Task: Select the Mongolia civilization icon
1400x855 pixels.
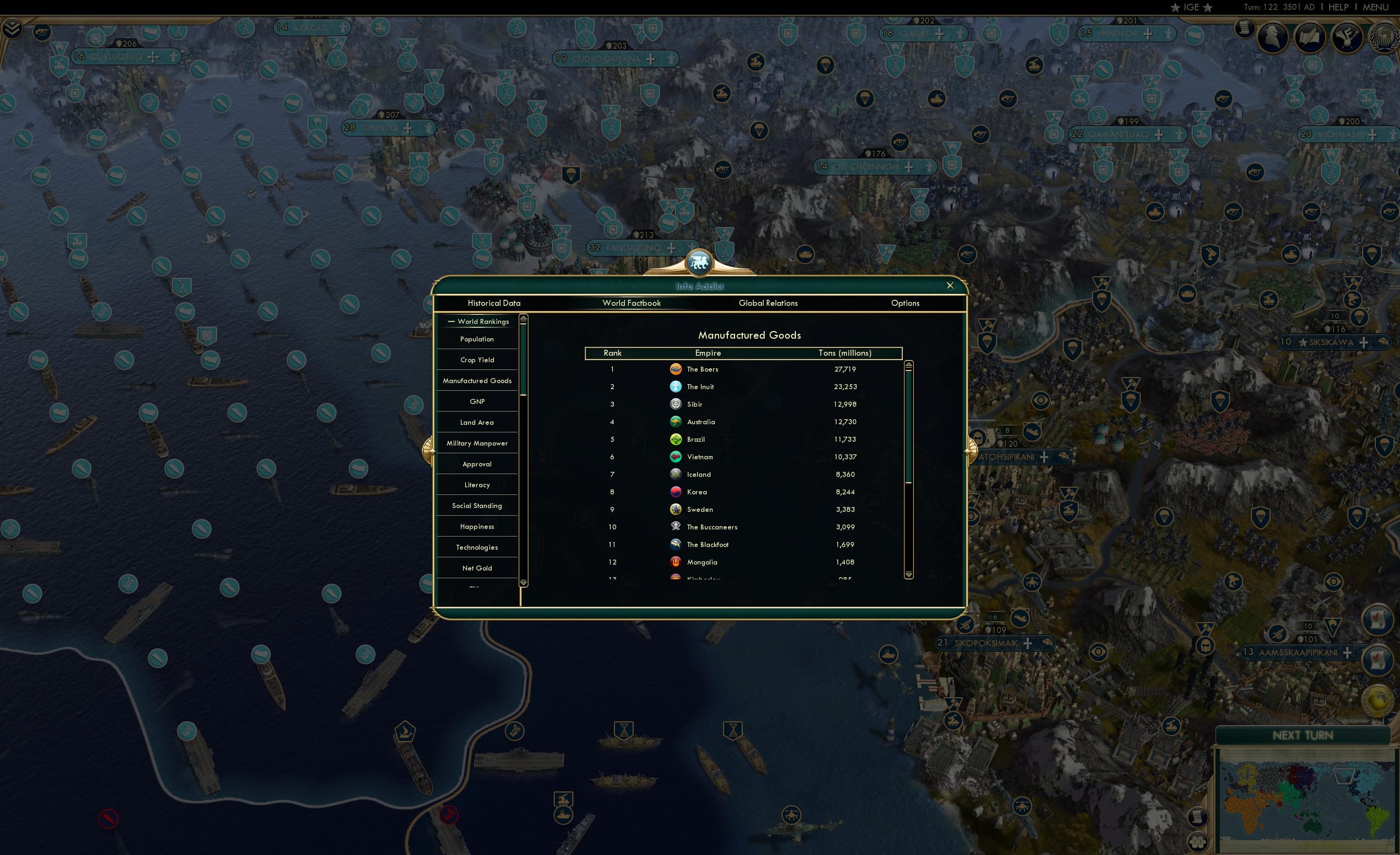Action: (x=675, y=562)
